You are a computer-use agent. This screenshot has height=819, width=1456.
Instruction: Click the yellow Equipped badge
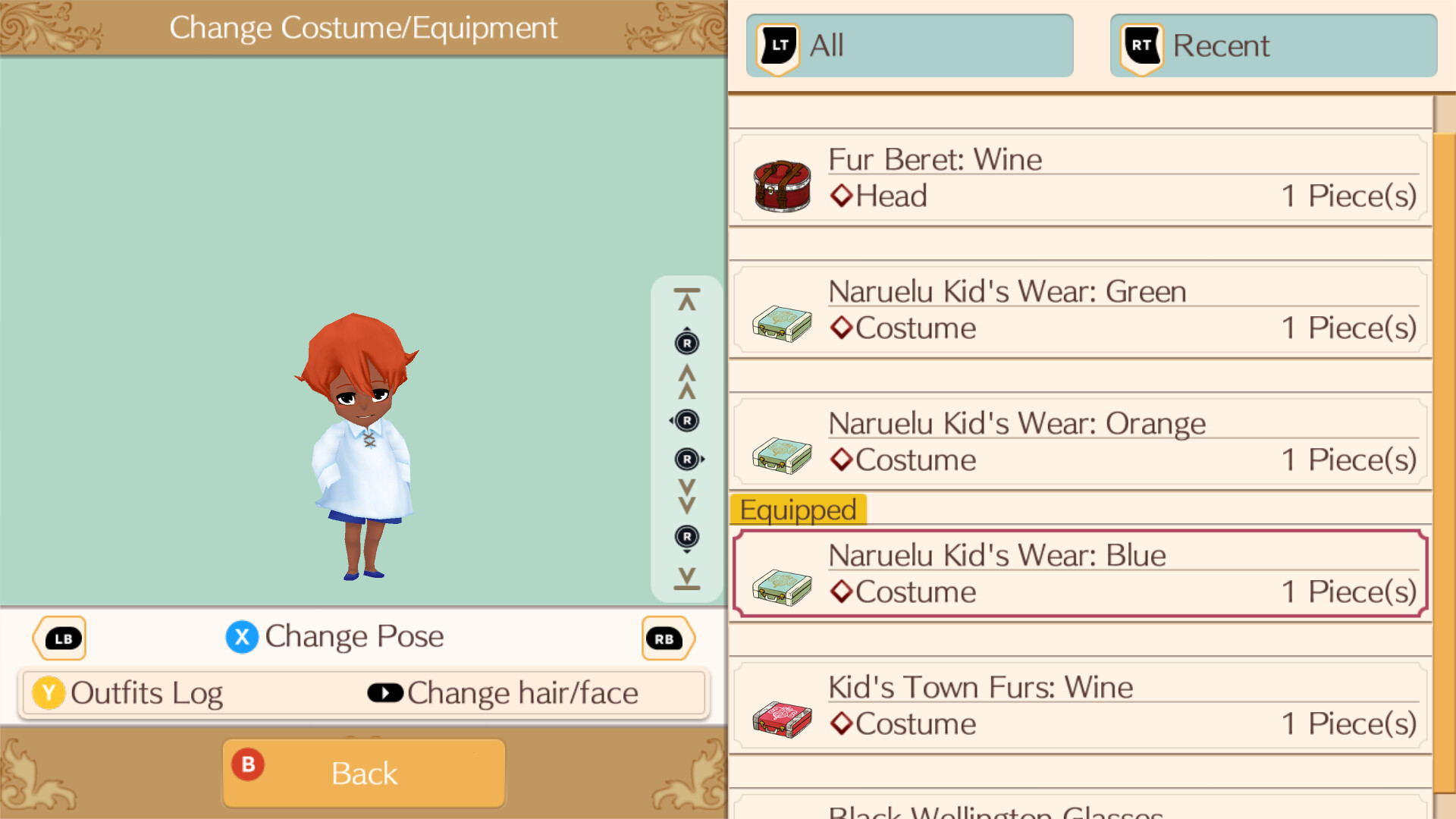(798, 510)
